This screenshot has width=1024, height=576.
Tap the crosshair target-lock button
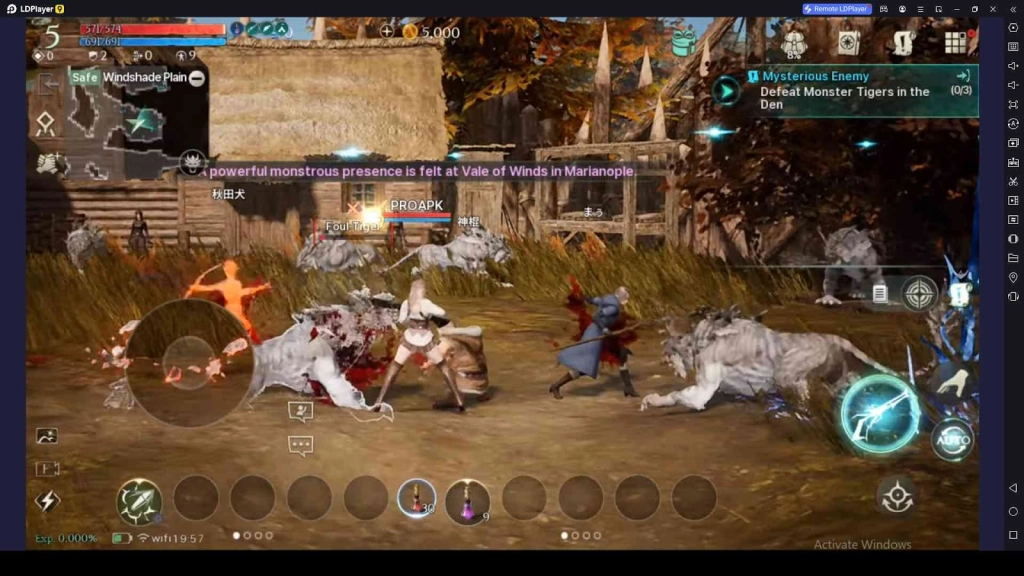click(x=919, y=294)
